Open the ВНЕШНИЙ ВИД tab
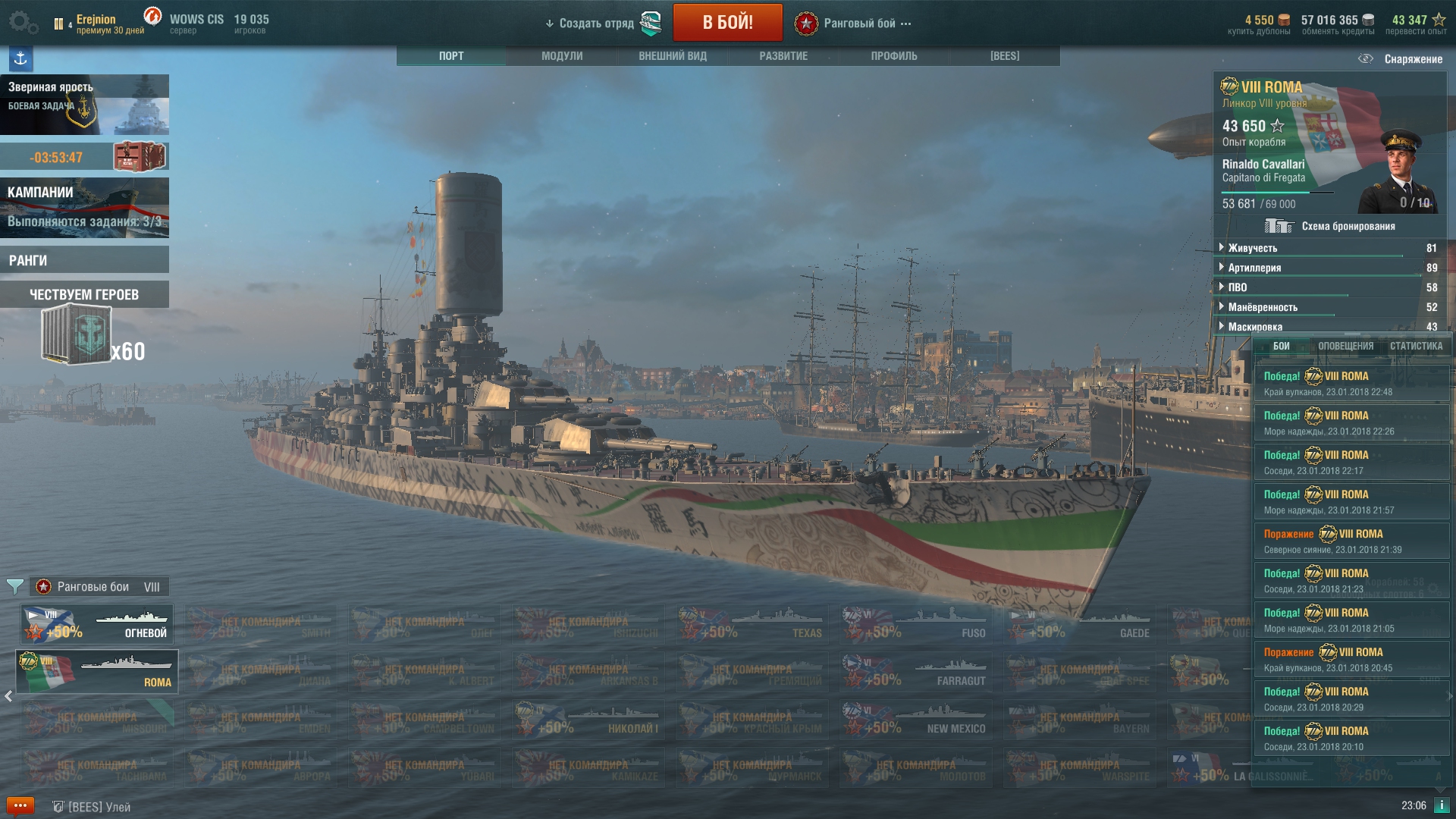 click(673, 56)
